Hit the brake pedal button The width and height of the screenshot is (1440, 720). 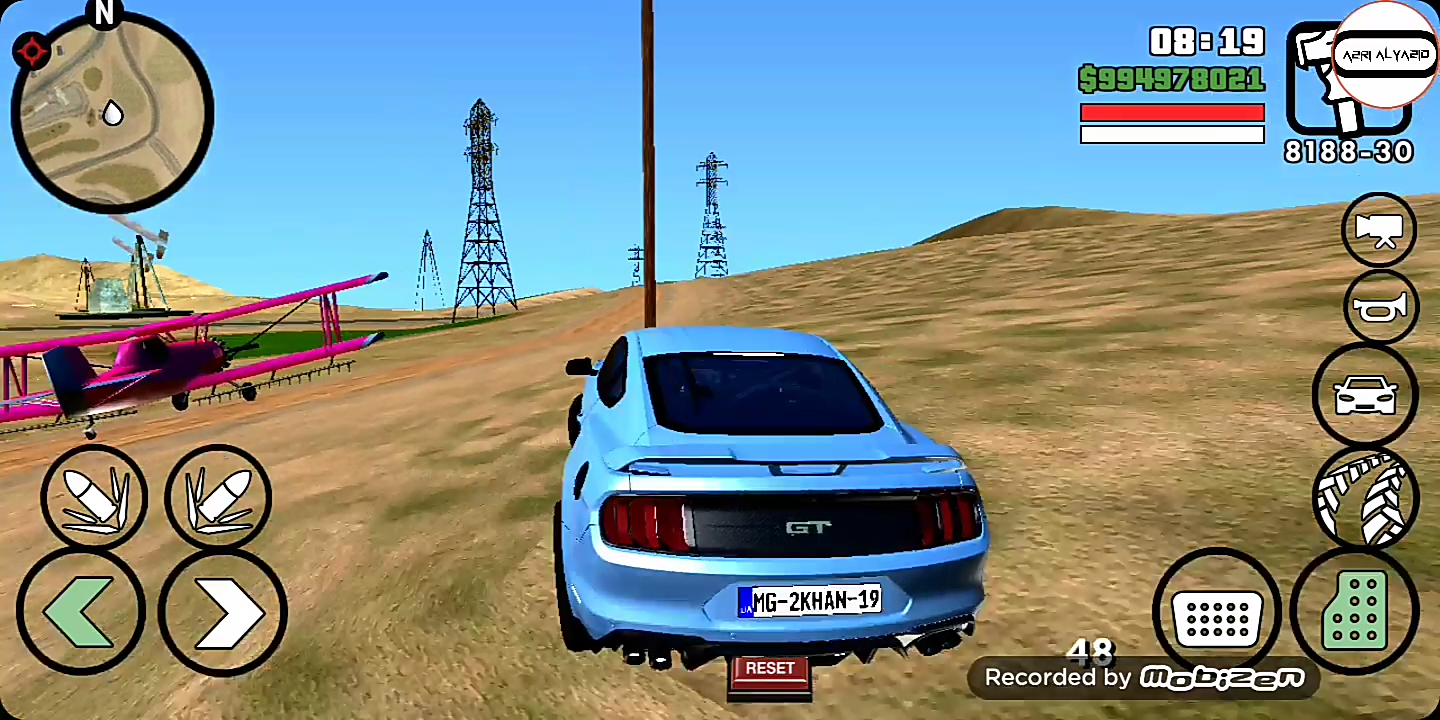pyautogui.click(x=1217, y=611)
